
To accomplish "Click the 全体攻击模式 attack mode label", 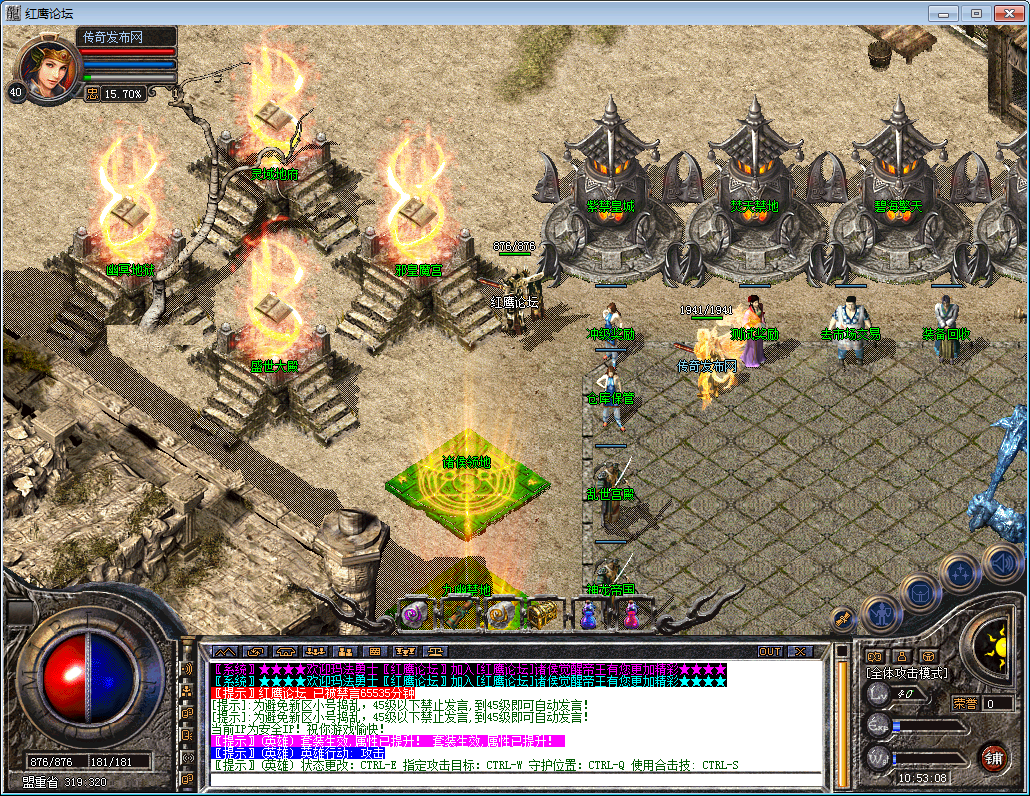I will click(x=907, y=674).
